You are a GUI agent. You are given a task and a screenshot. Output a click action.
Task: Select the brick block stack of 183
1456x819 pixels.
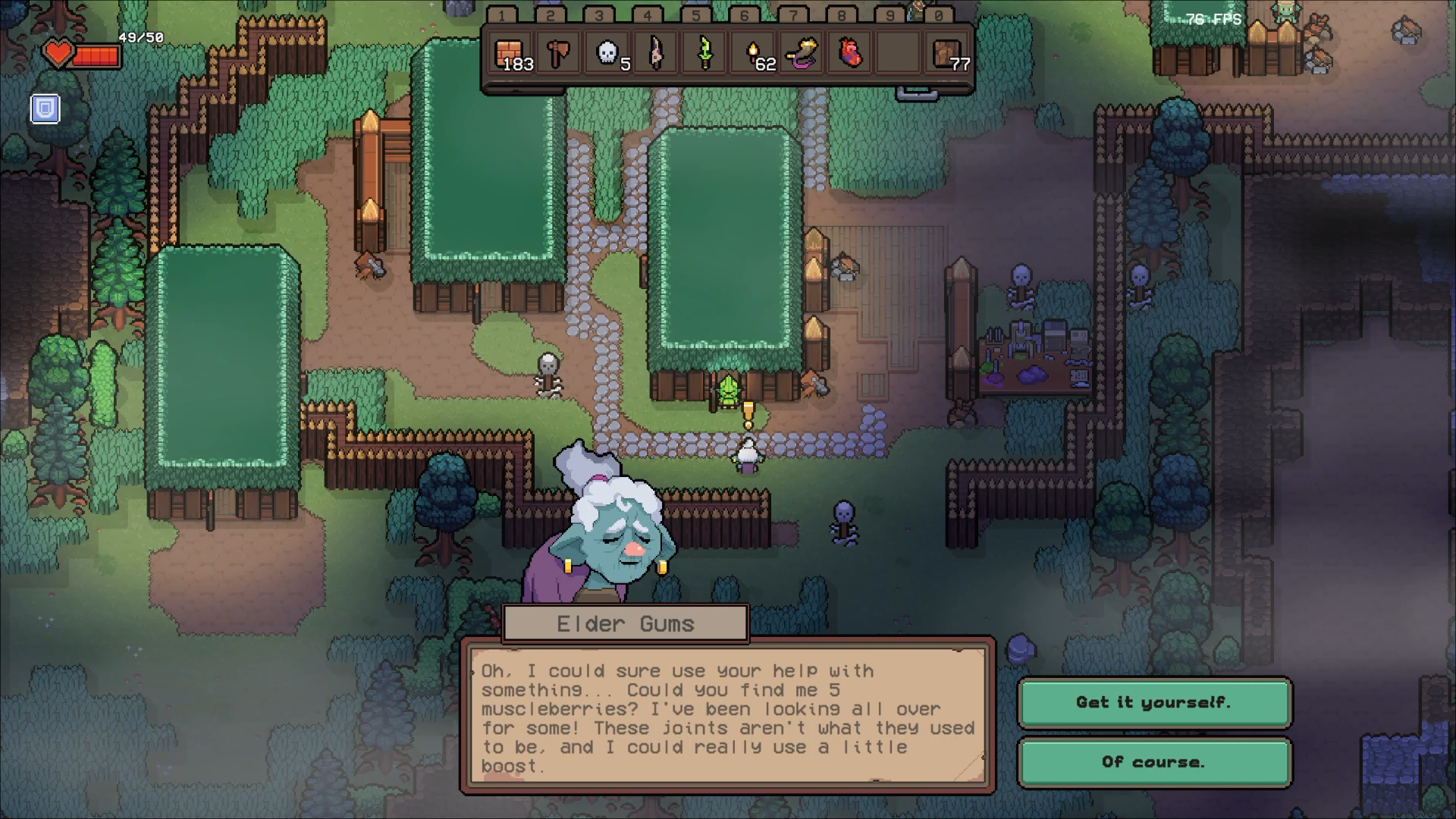pos(510,54)
